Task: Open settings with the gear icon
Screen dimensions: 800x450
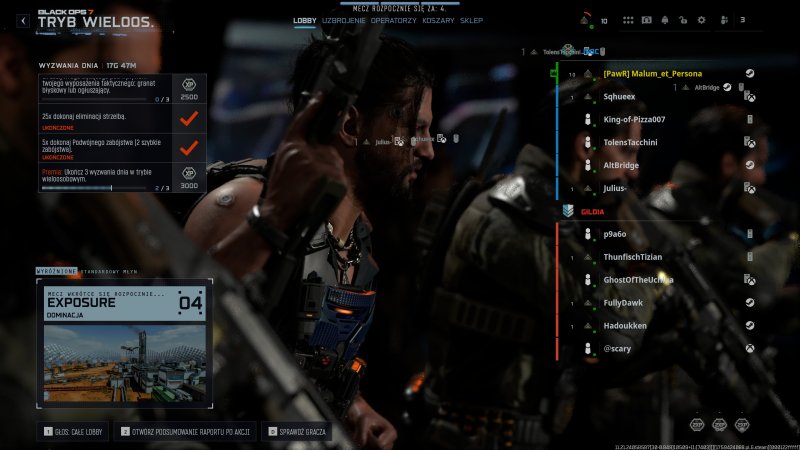Action: coord(701,20)
